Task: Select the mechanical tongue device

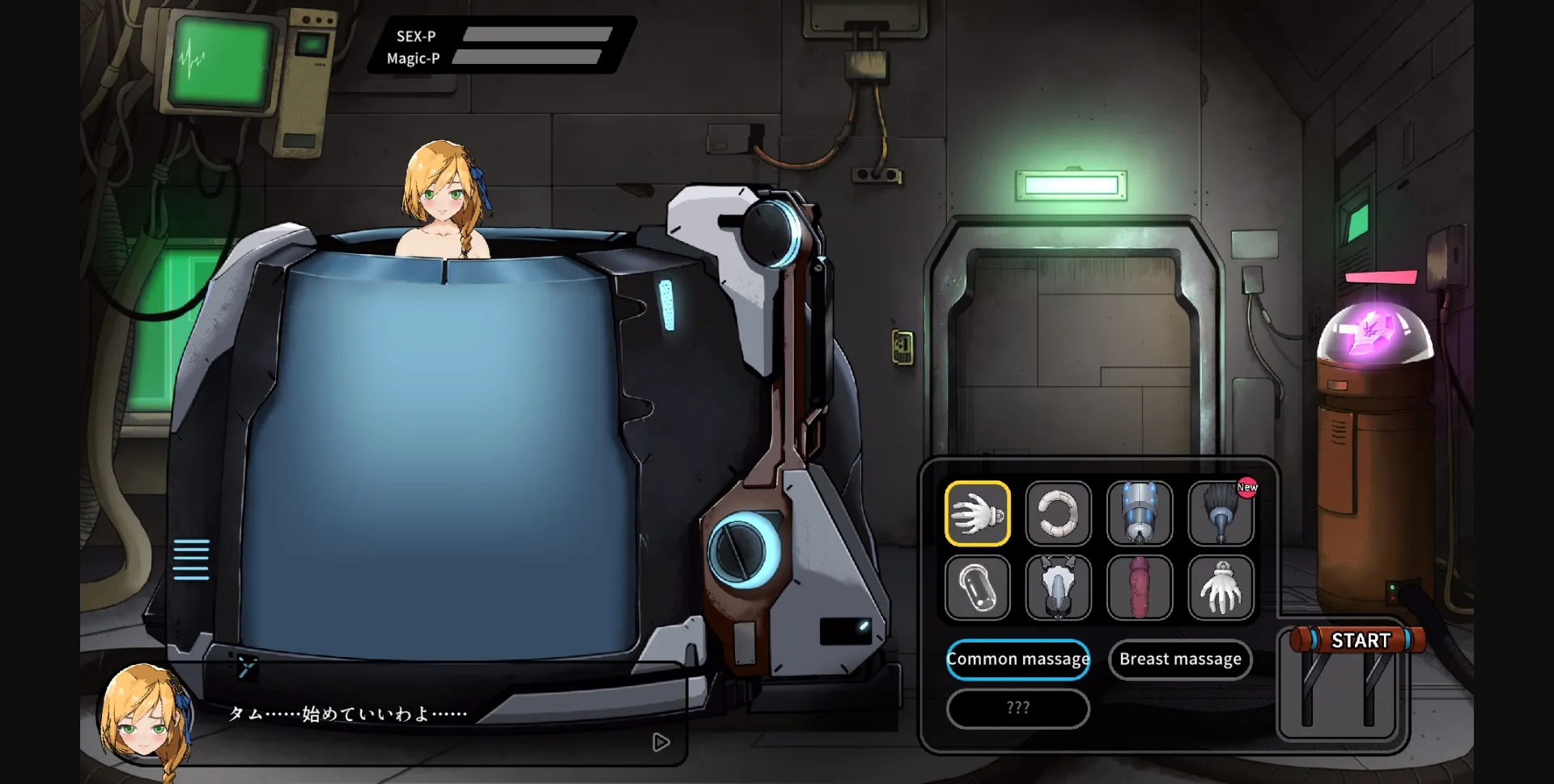Action: [x=1059, y=587]
